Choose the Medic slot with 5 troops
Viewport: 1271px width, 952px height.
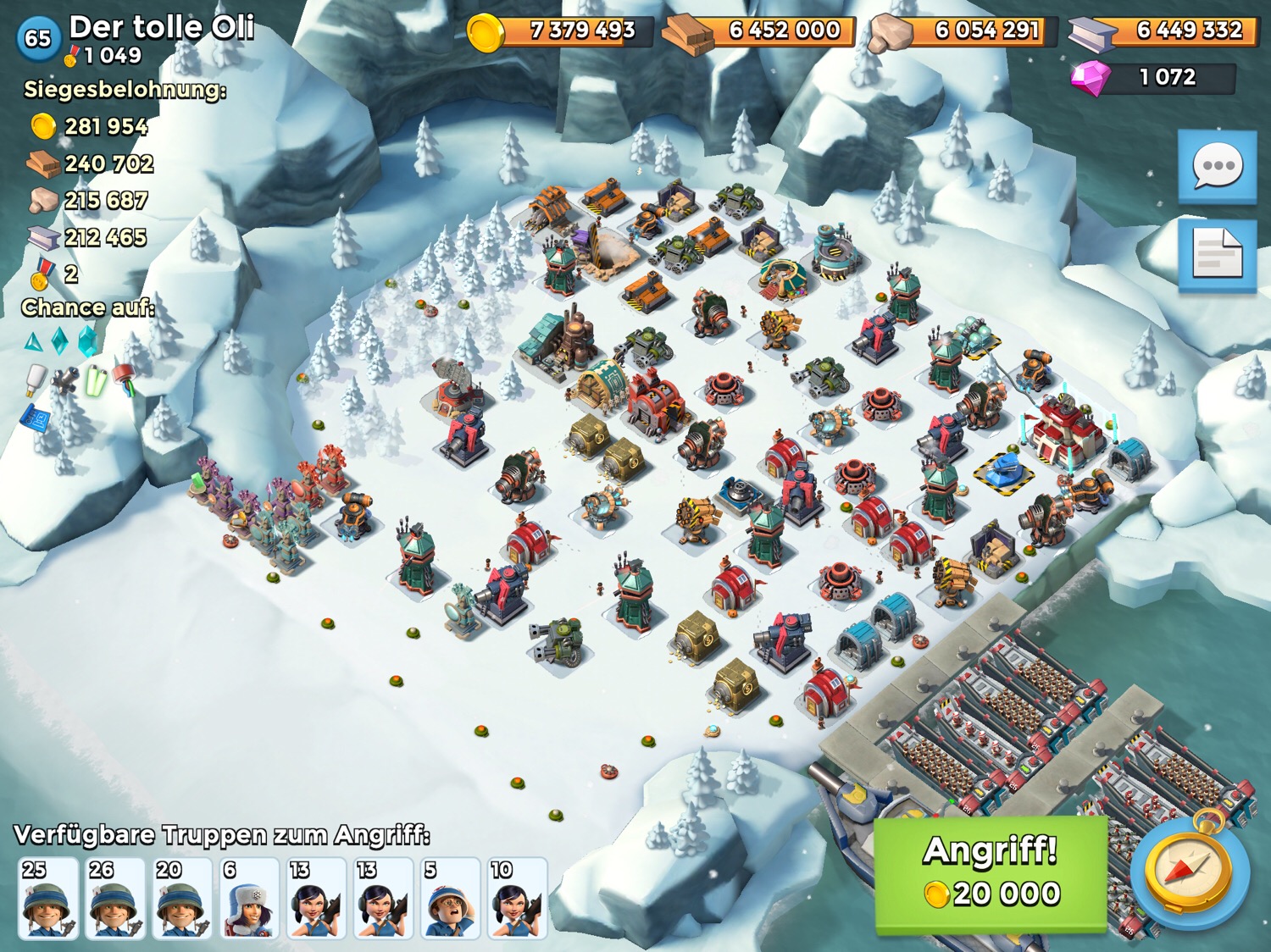click(x=450, y=898)
